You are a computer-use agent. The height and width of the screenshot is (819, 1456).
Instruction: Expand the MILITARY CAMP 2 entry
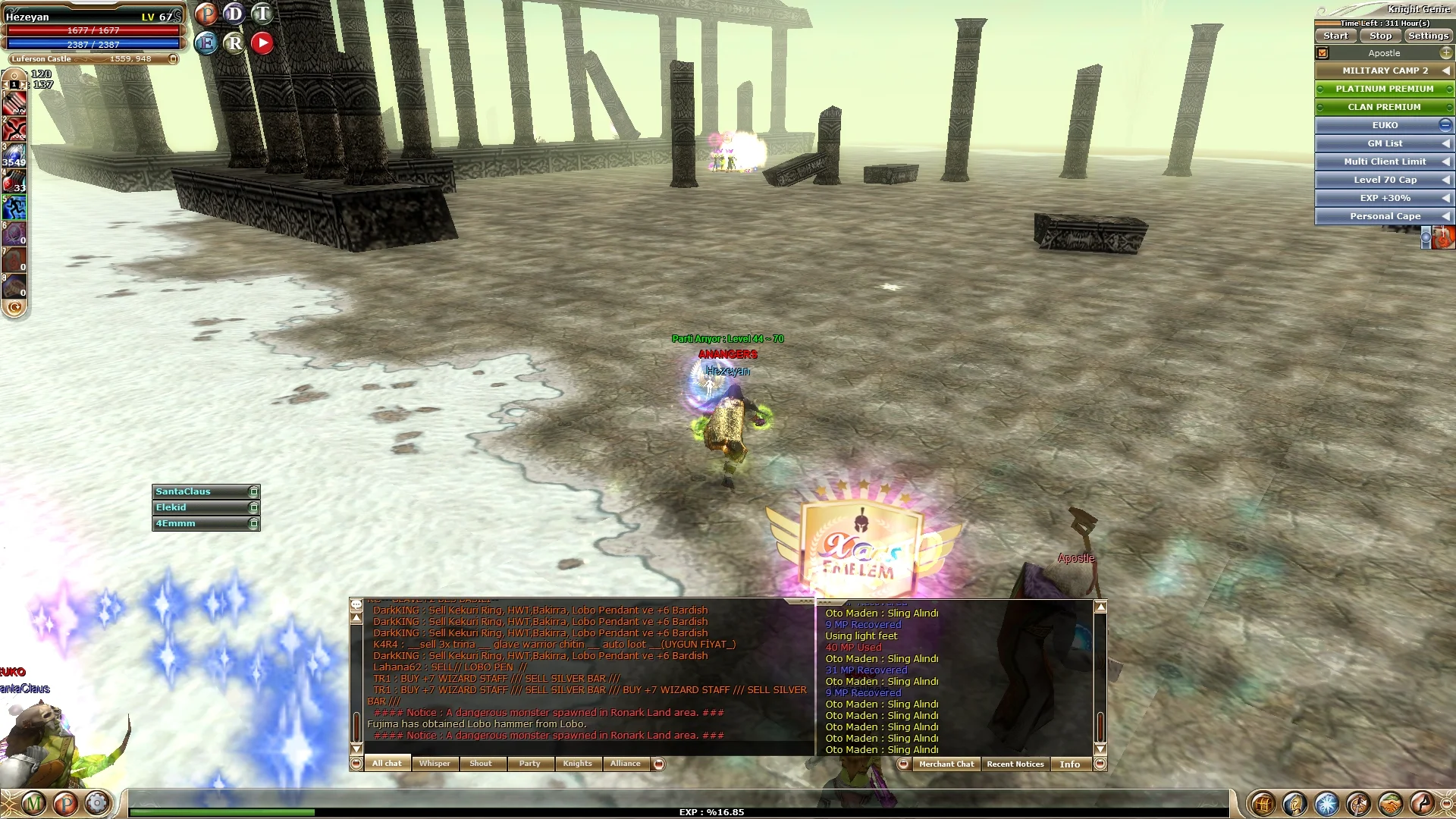click(1384, 71)
